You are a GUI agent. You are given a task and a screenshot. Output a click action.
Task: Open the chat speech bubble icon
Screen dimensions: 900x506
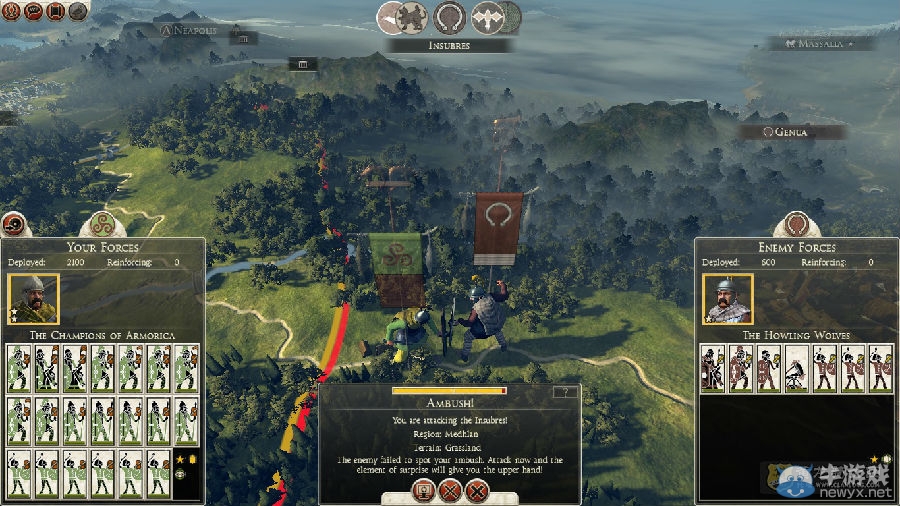(33, 11)
